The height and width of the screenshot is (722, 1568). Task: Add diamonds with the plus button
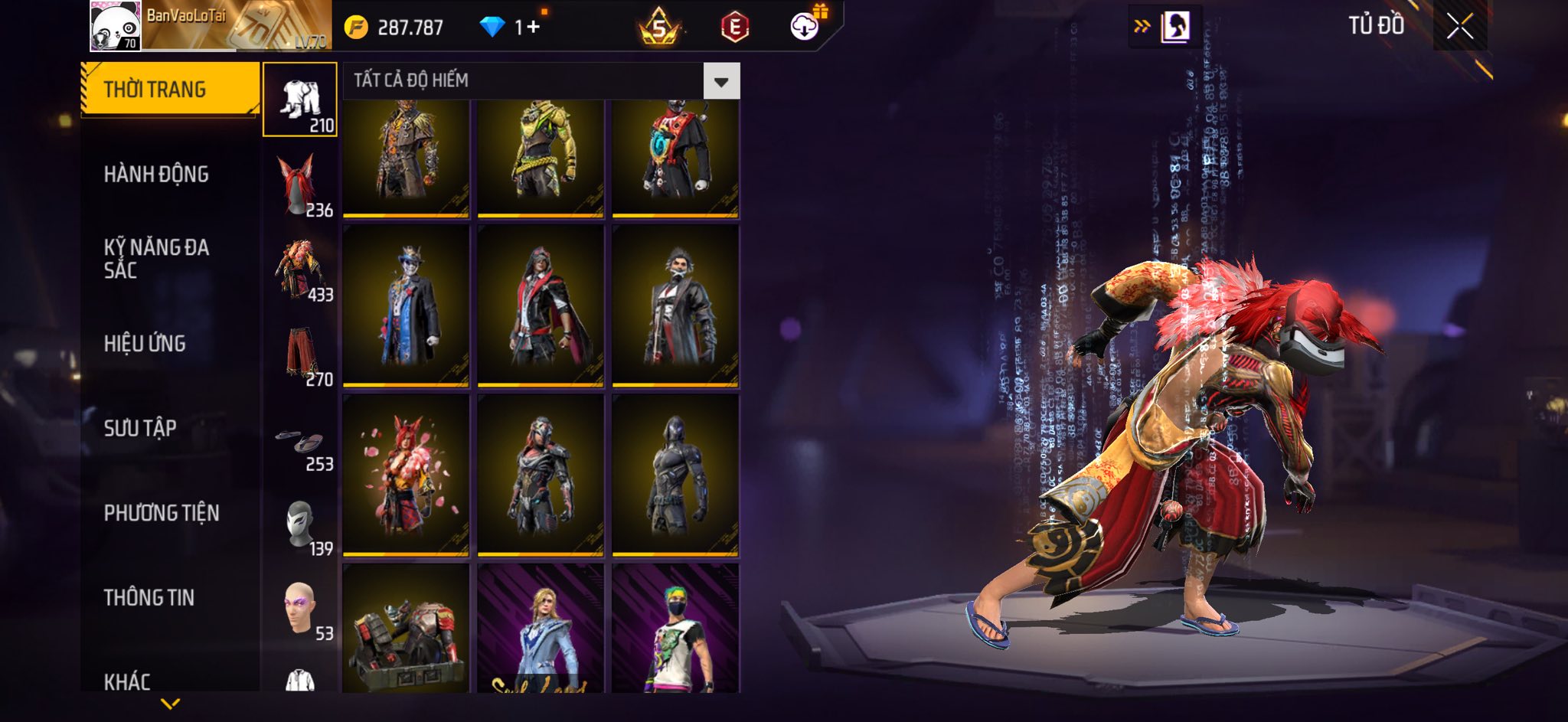click(x=533, y=28)
